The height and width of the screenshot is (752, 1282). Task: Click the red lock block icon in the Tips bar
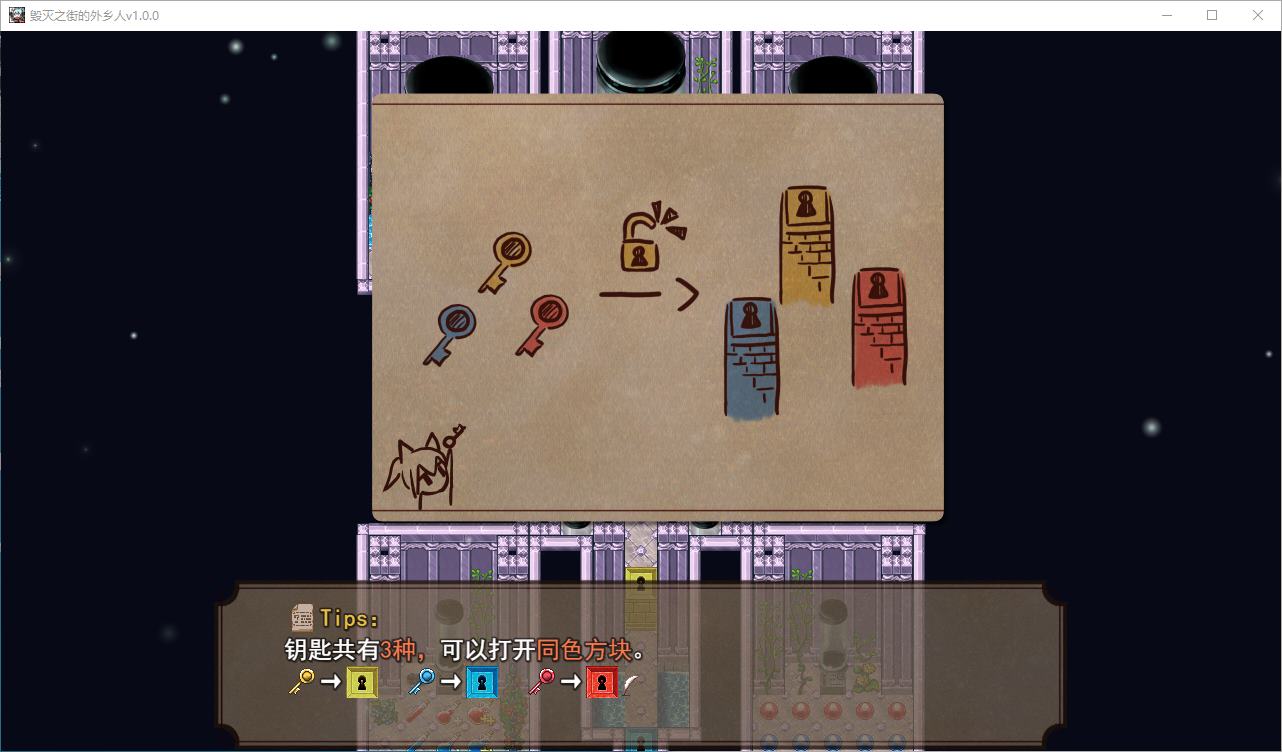tap(601, 682)
